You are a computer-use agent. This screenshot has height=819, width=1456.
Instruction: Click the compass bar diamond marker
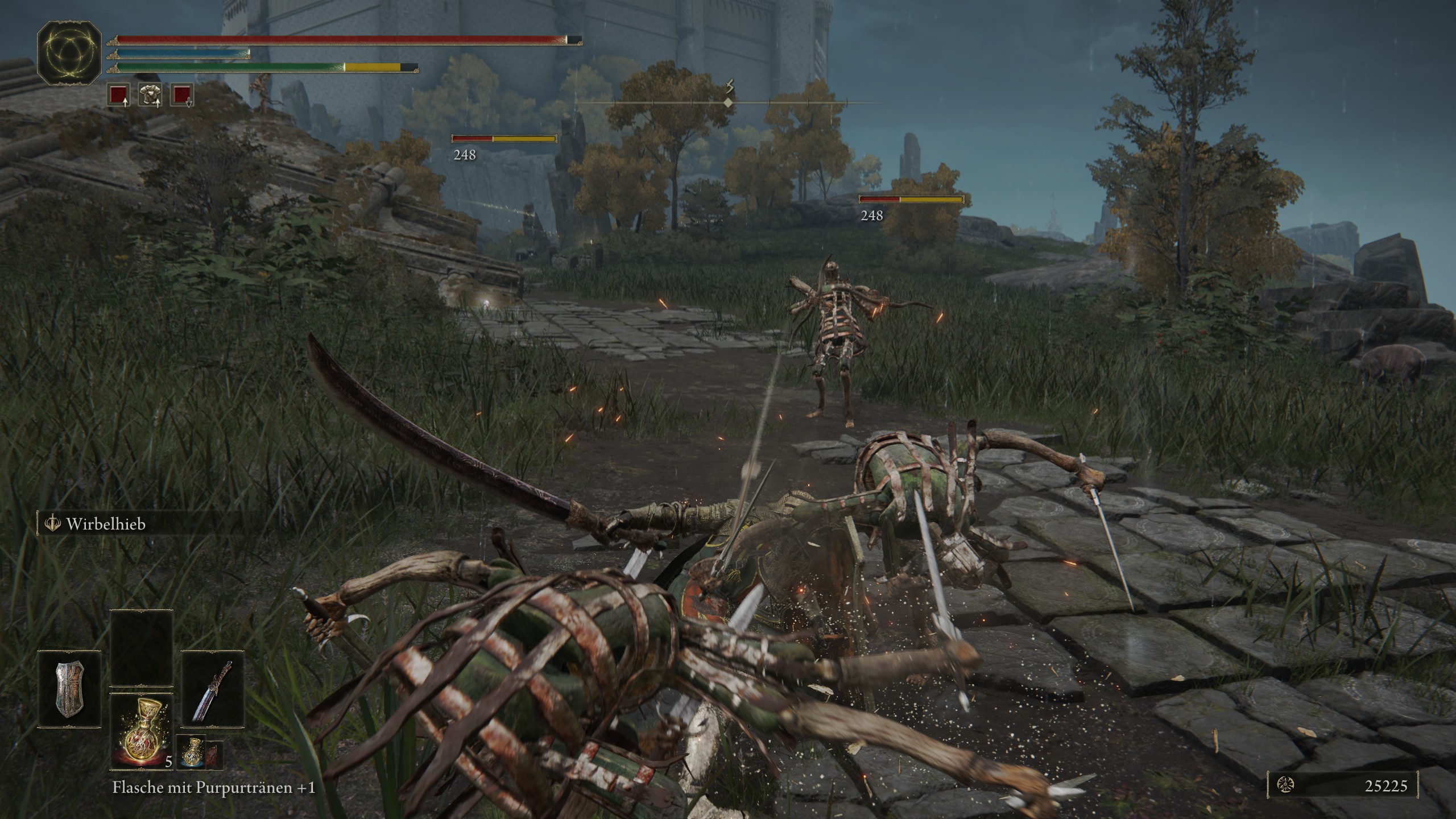728,103
